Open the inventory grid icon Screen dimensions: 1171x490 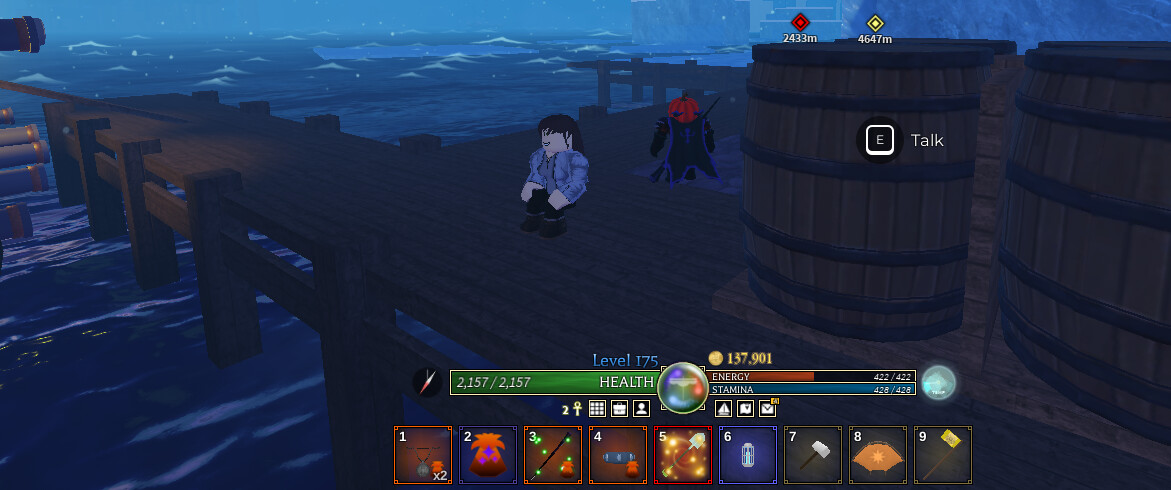(597, 408)
